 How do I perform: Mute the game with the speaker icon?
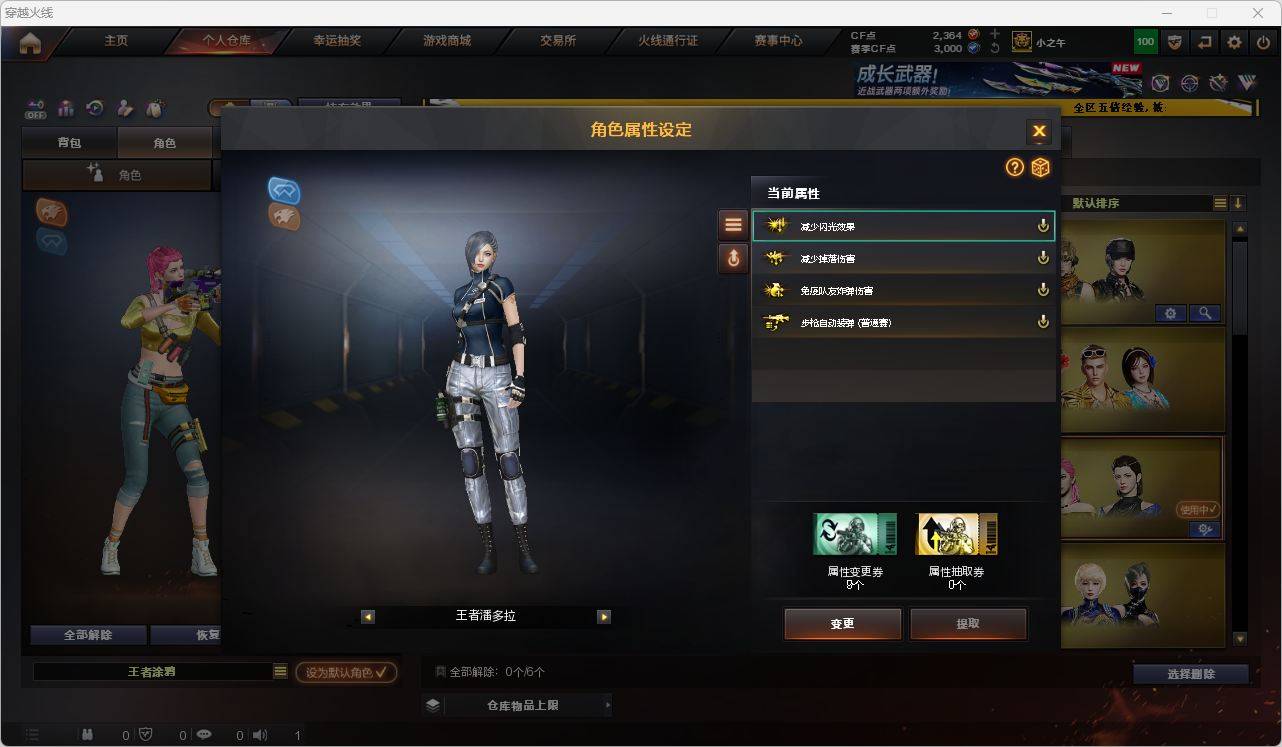(259, 735)
